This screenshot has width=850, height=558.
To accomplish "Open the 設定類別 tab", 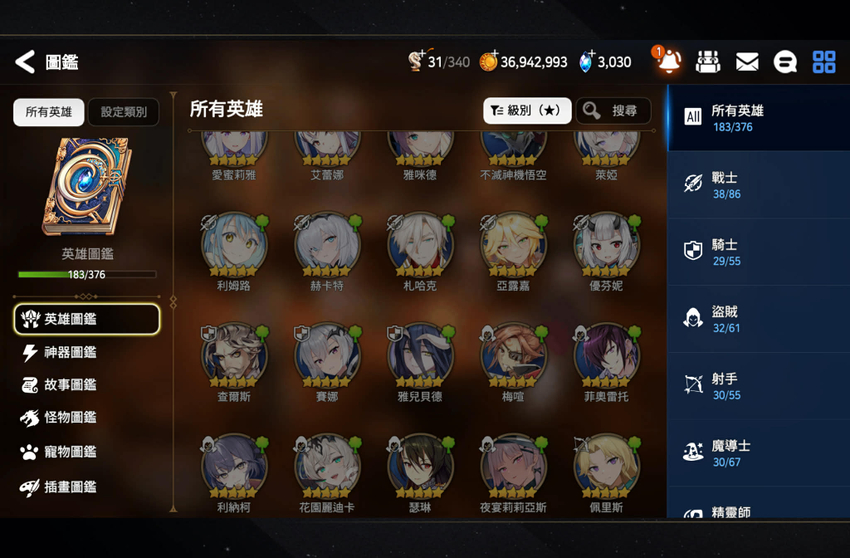I will pyautogui.click(x=123, y=112).
